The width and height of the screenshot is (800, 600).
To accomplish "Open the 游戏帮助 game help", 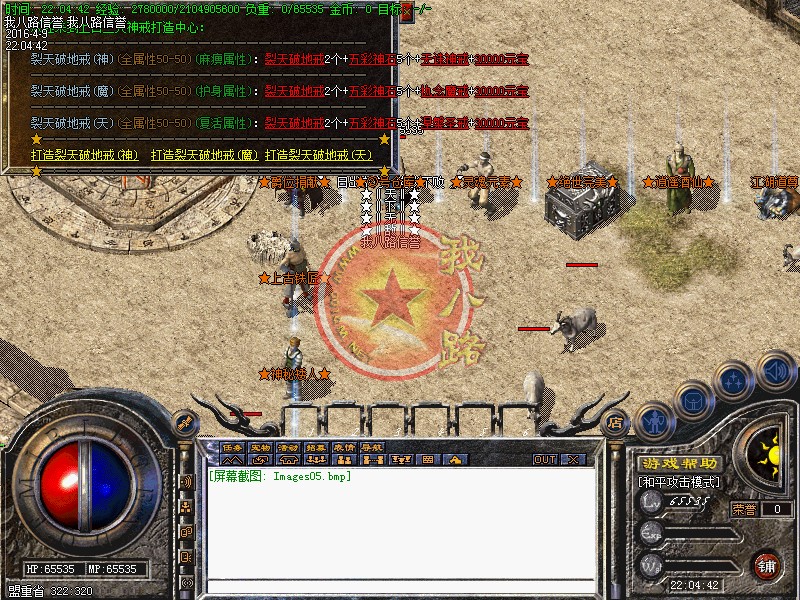I will pyautogui.click(x=679, y=464).
